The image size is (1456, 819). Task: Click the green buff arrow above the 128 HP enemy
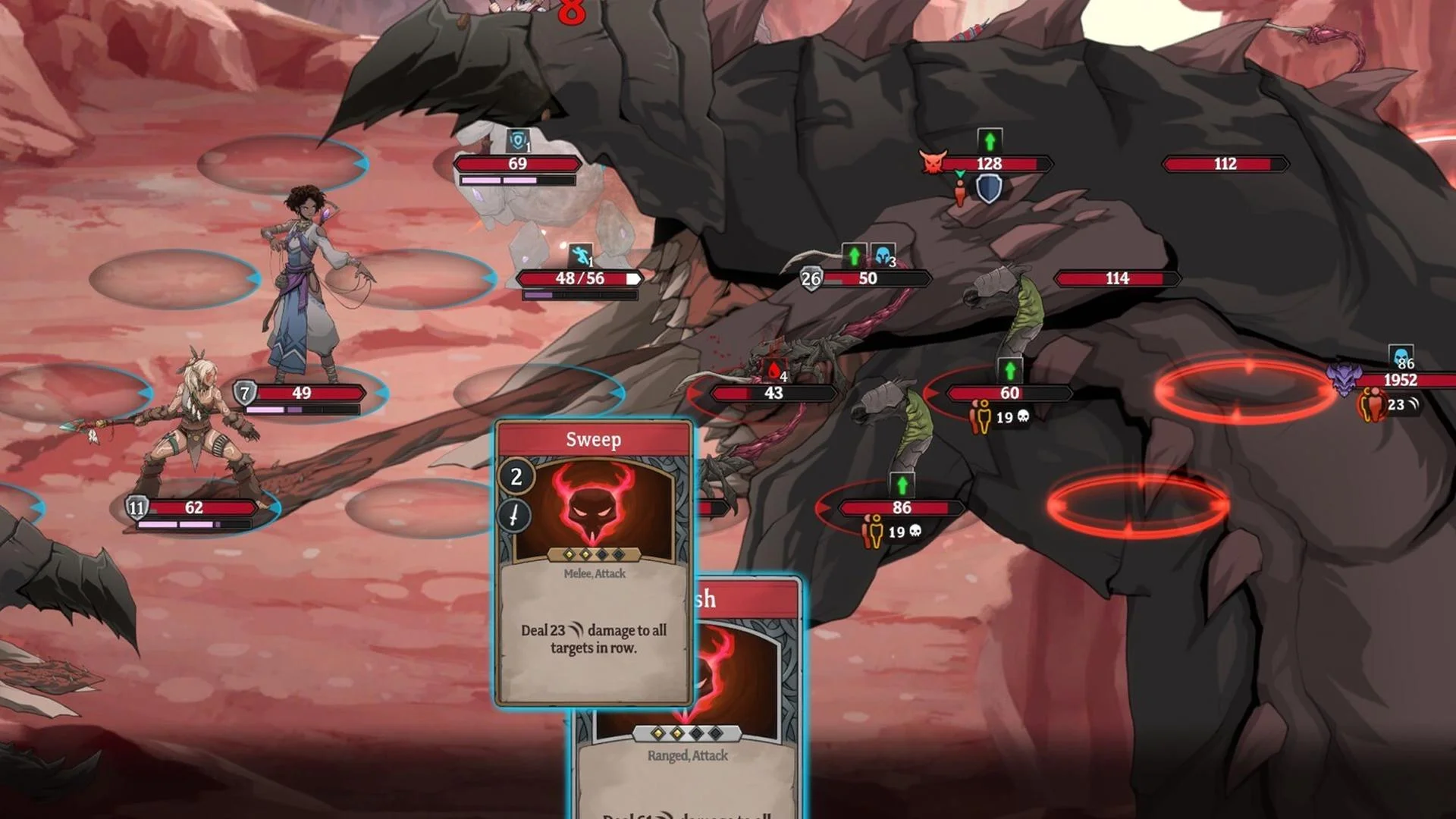coord(989,139)
